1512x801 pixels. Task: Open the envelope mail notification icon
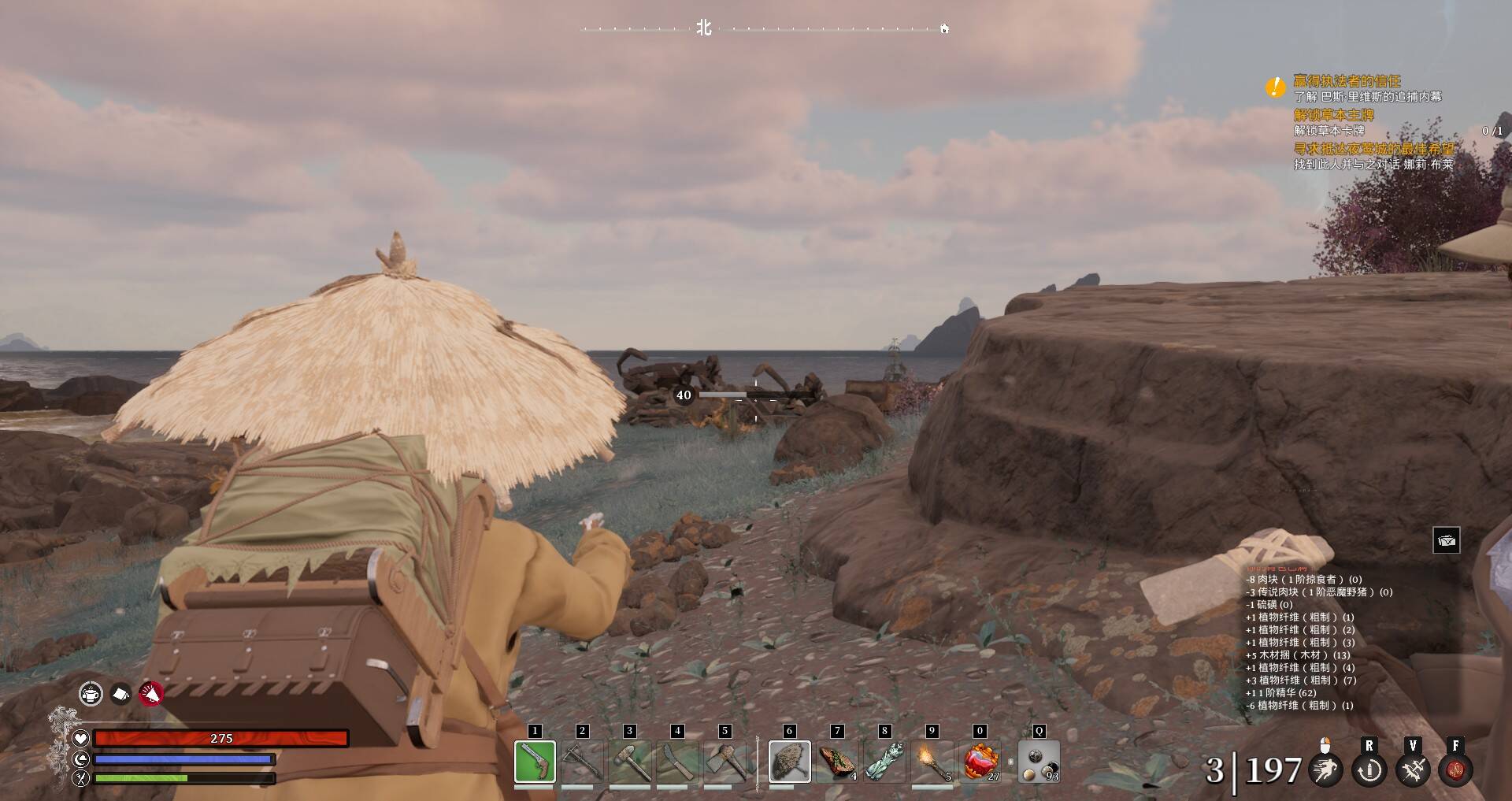click(x=1446, y=540)
